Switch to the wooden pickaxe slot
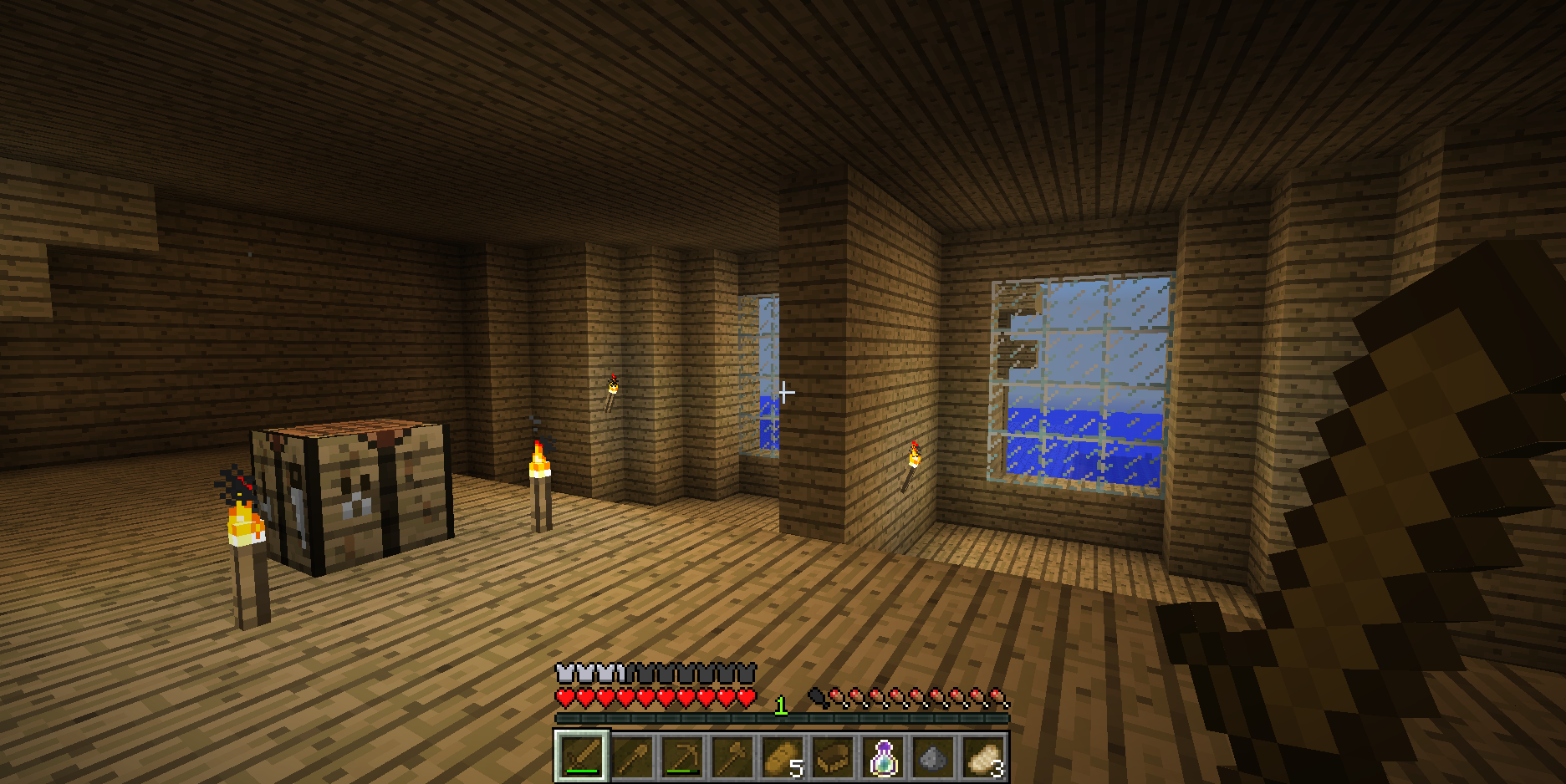1566x784 pixels. click(682, 757)
